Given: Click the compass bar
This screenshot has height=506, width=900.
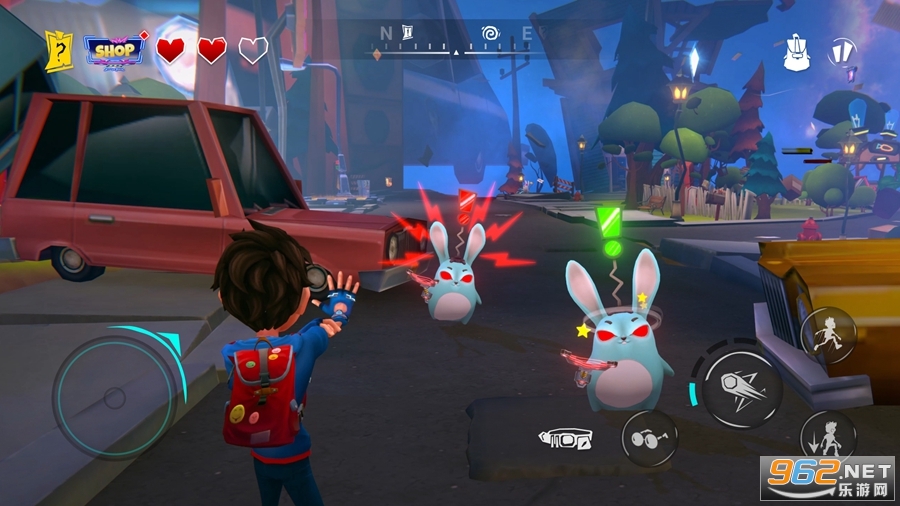Looking at the screenshot, I should pos(455,40).
